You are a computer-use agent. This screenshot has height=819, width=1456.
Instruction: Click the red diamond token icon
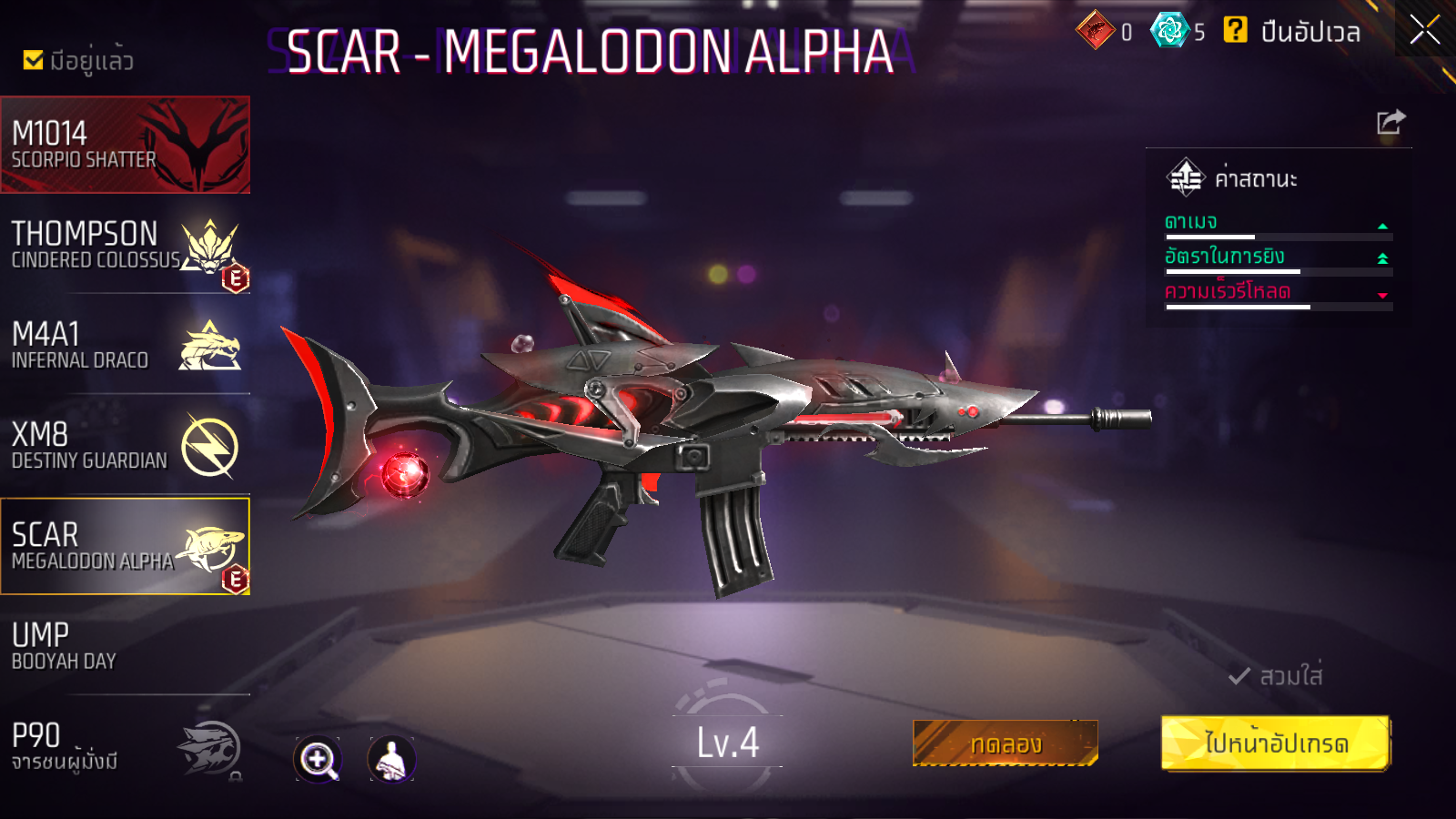click(x=1096, y=31)
